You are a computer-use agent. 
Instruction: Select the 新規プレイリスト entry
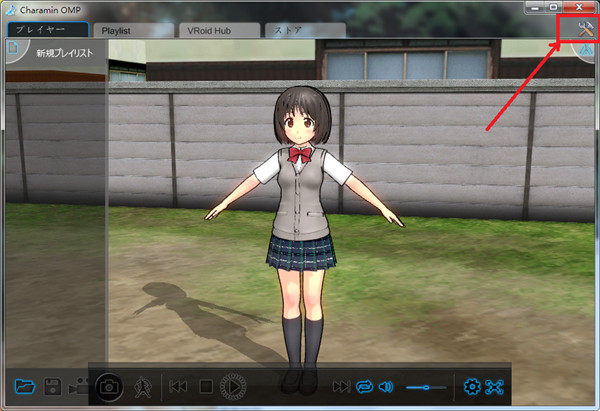[x=64, y=52]
